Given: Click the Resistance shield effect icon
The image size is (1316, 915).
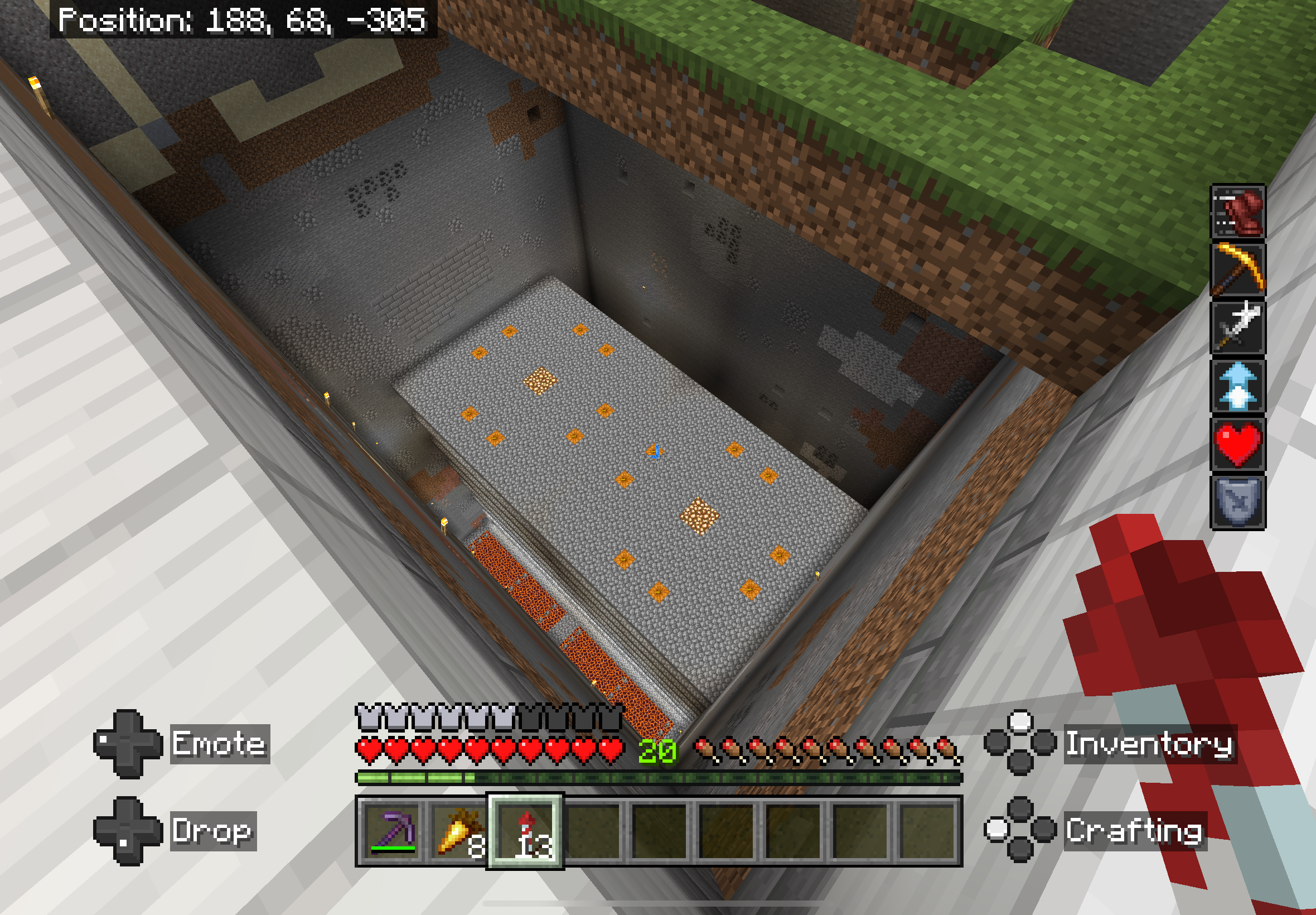Looking at the screenshot, I should pos(1237,502).
